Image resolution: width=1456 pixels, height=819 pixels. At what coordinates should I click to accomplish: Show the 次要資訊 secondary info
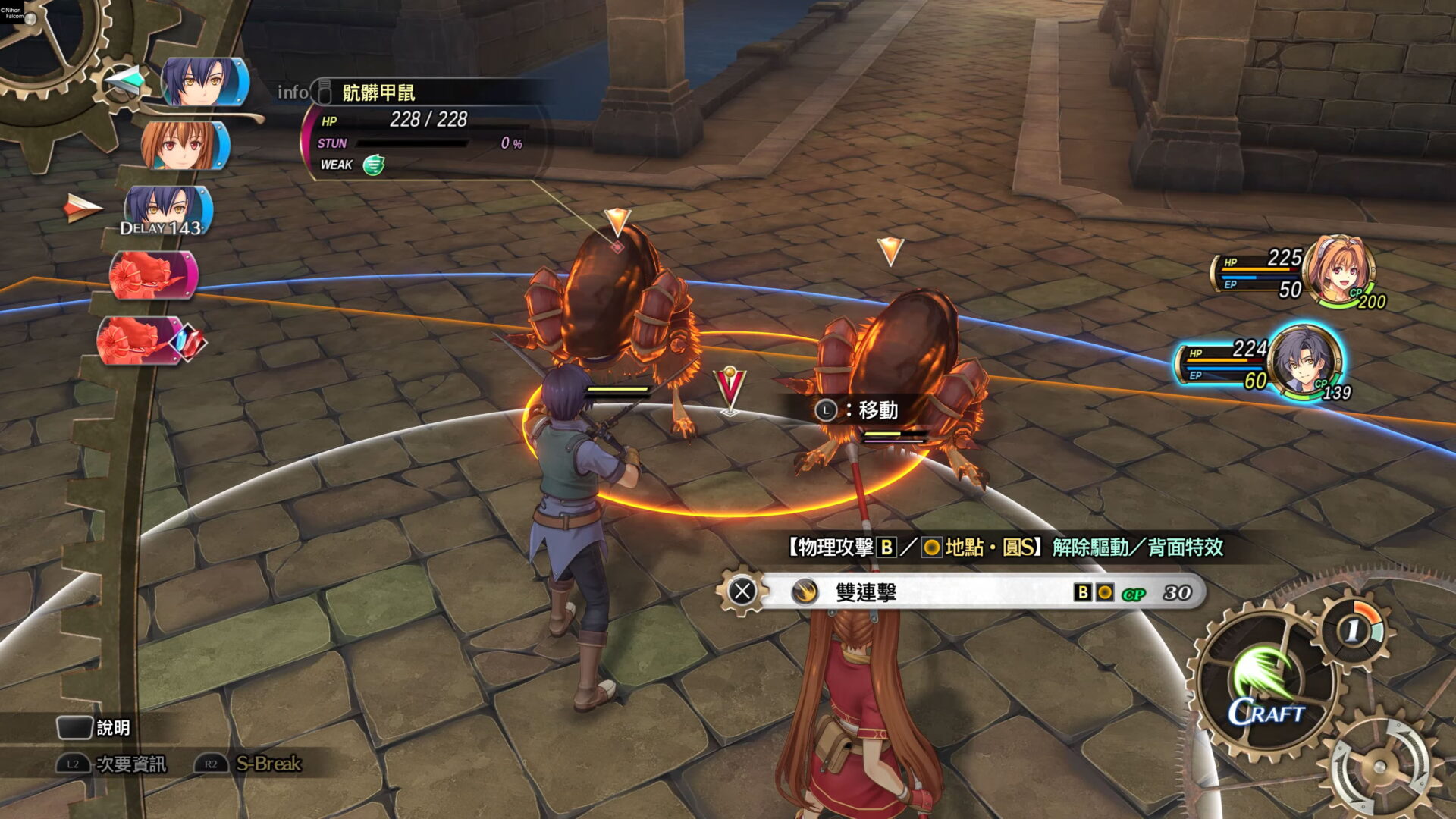(130, 764)
